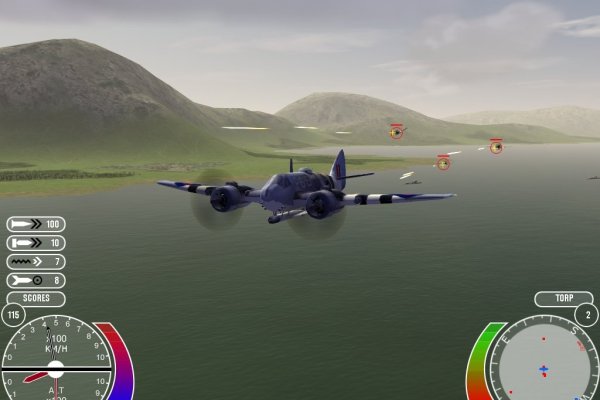The image size is (600, 400).
Task: Select the torpedo slot showing 8
Action: 35,281
